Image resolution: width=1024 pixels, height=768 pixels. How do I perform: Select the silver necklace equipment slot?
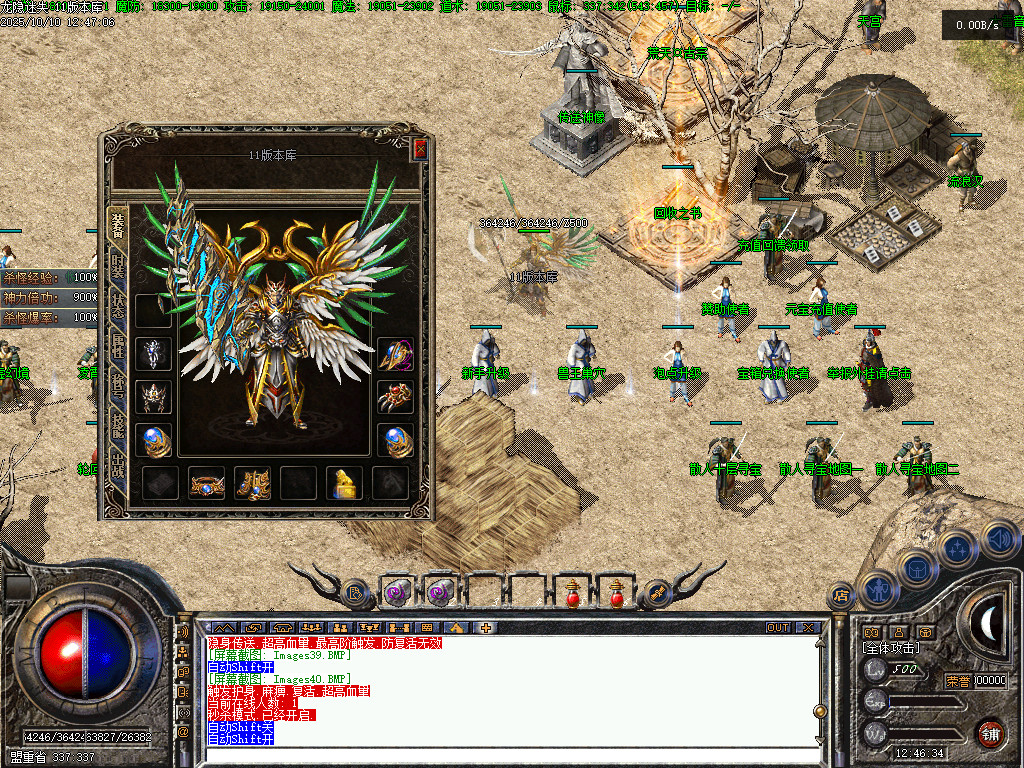pyautogui.click(x=154, y=355)
